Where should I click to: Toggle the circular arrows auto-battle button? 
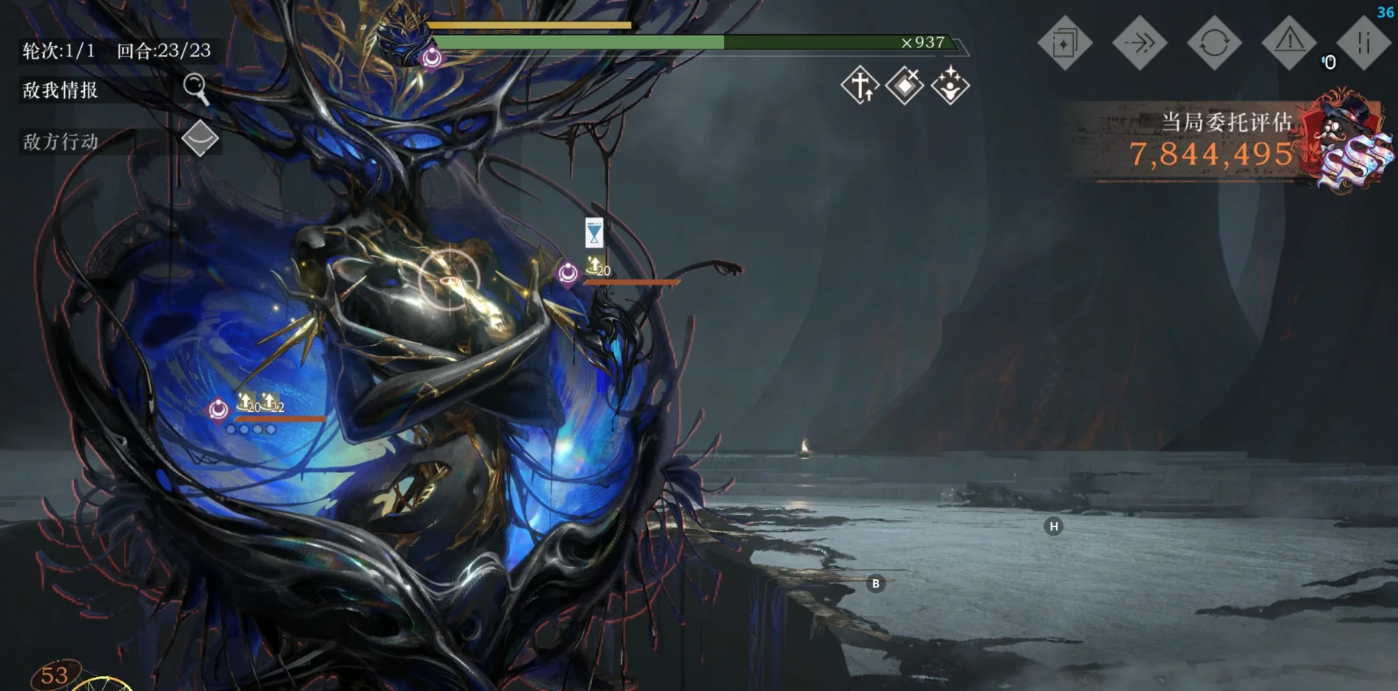click(x=1214, y=43)
